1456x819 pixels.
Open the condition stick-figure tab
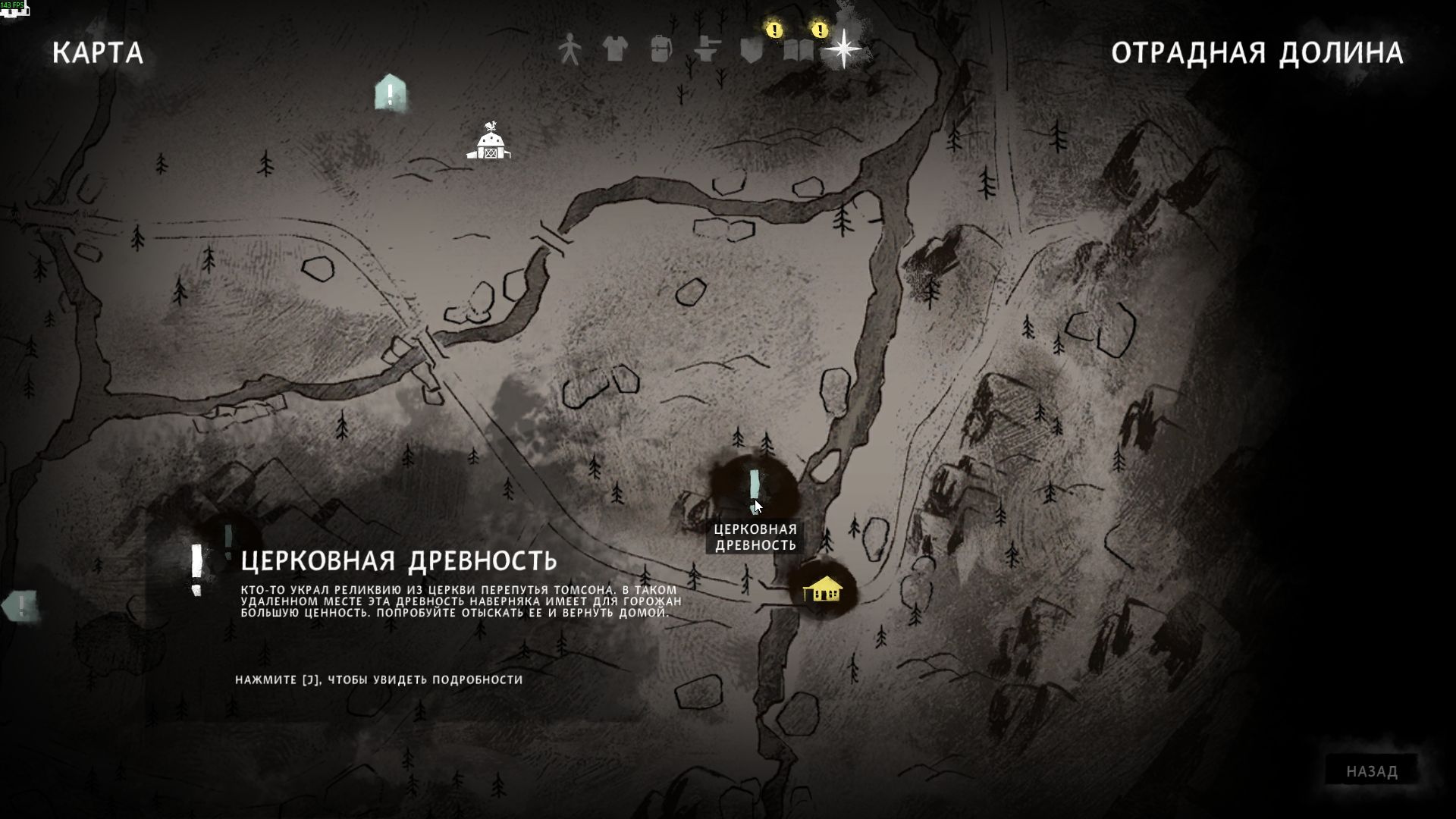click(570, 50)
